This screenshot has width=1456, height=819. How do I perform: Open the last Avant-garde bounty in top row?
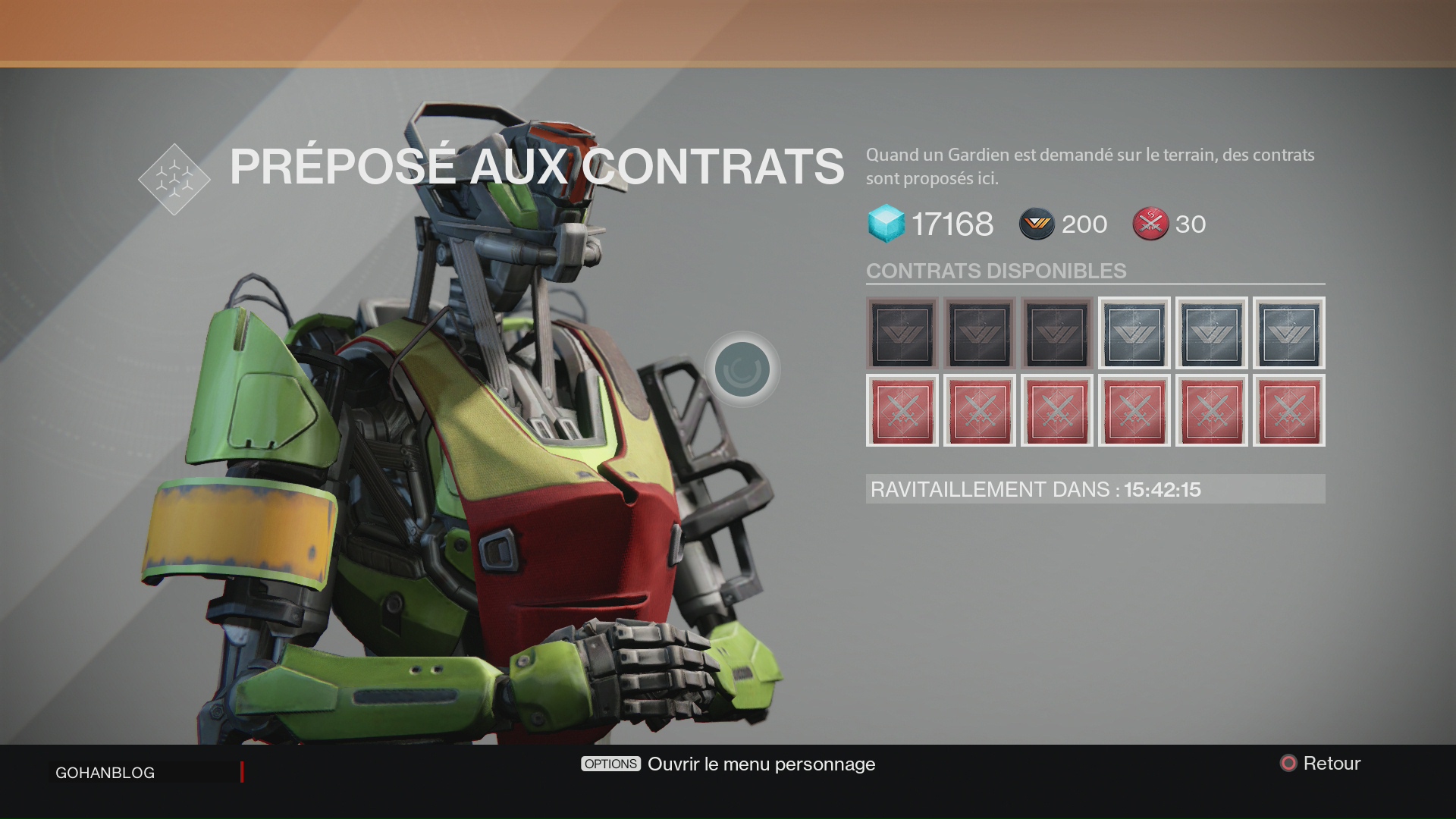[1288, 334]
